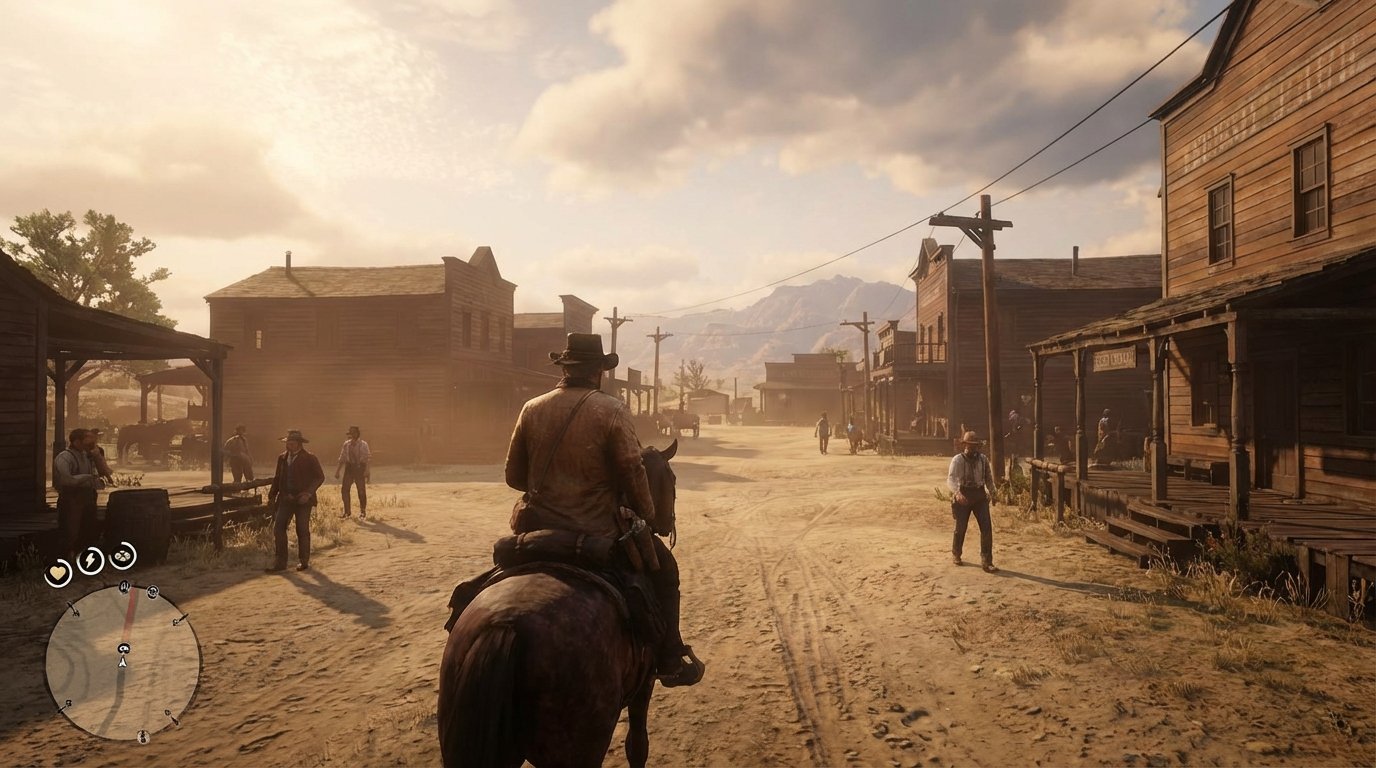The image size is (1376, 768).
Task: Click the Dead Eye core icon
Action: coord(122,556)
